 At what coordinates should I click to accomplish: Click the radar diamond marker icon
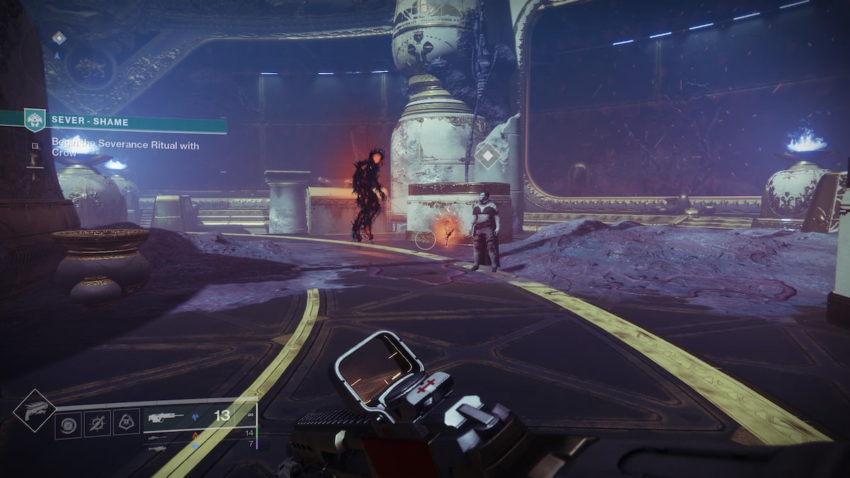(x=59, y=37)
